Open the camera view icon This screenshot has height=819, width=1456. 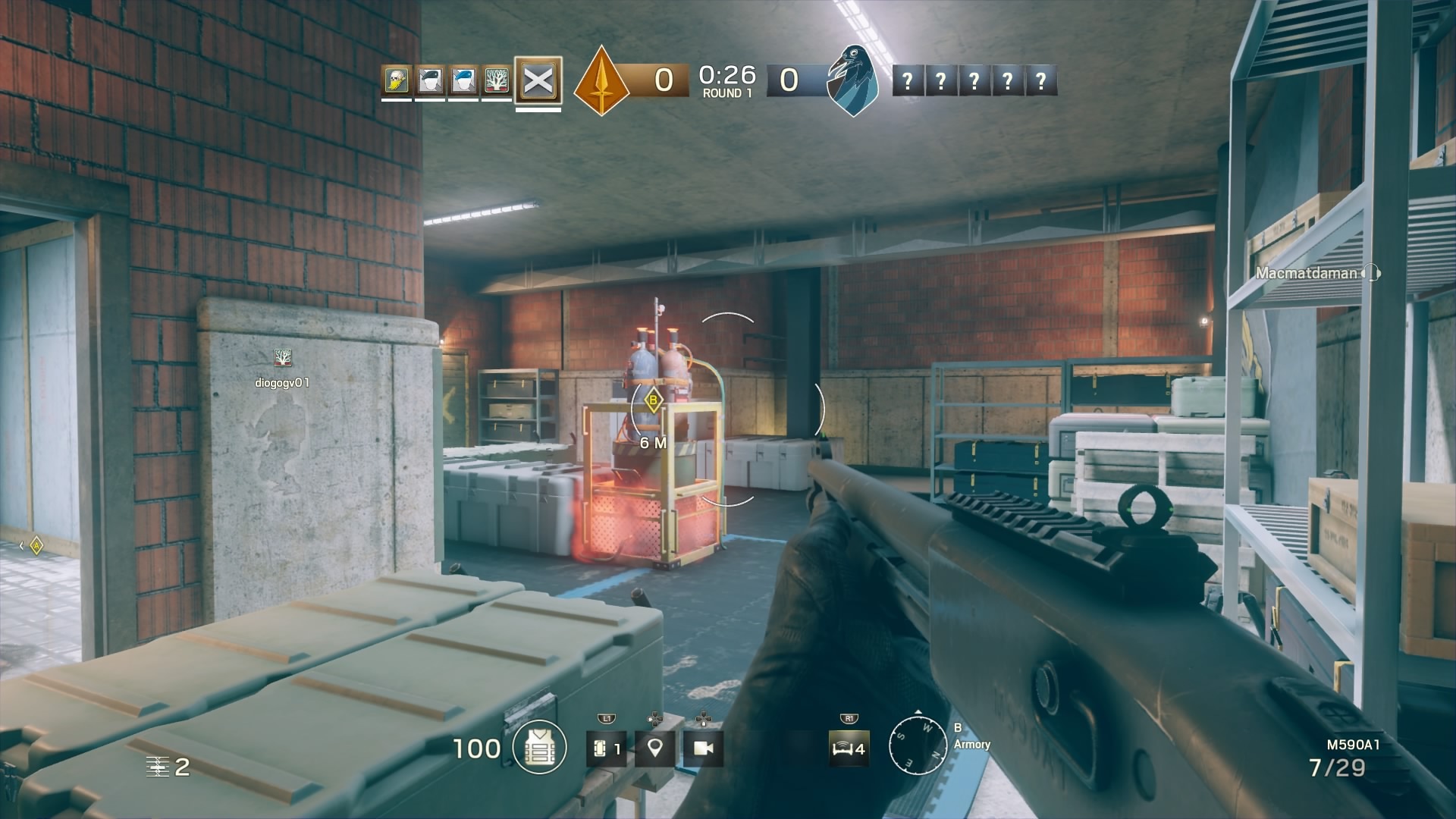(703, 748)
